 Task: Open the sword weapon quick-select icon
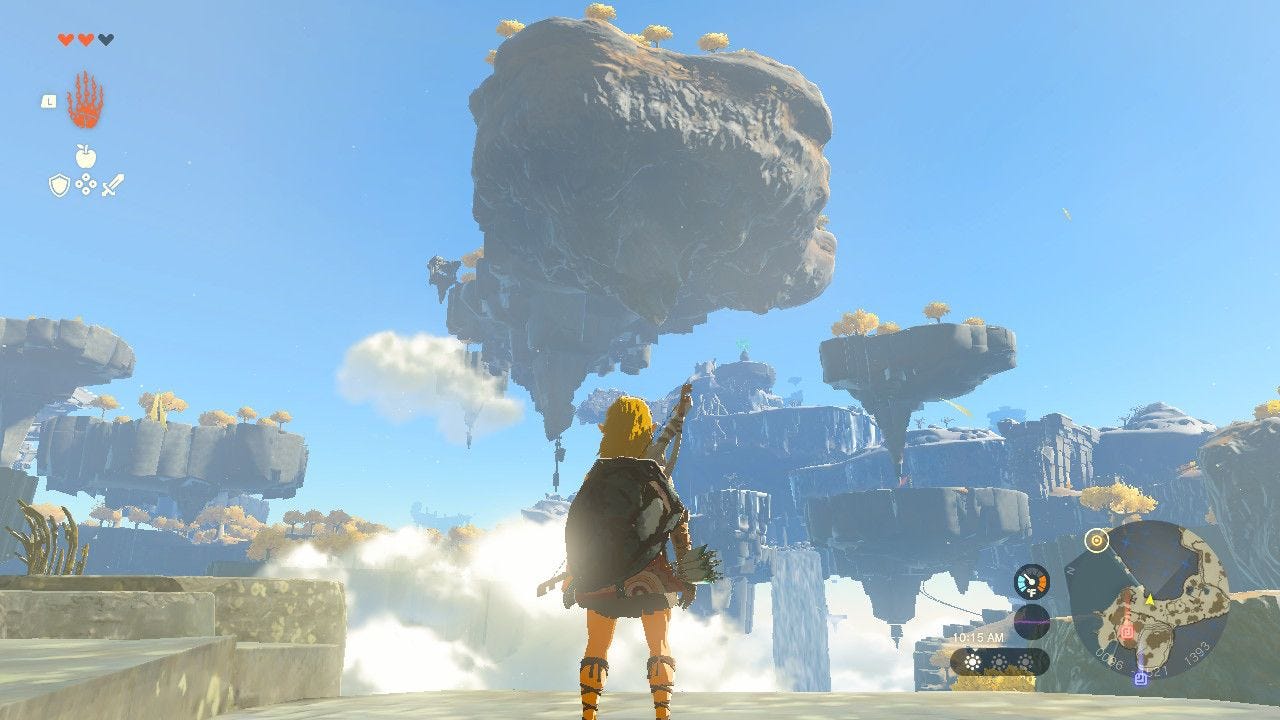click(x=112, y=185)
